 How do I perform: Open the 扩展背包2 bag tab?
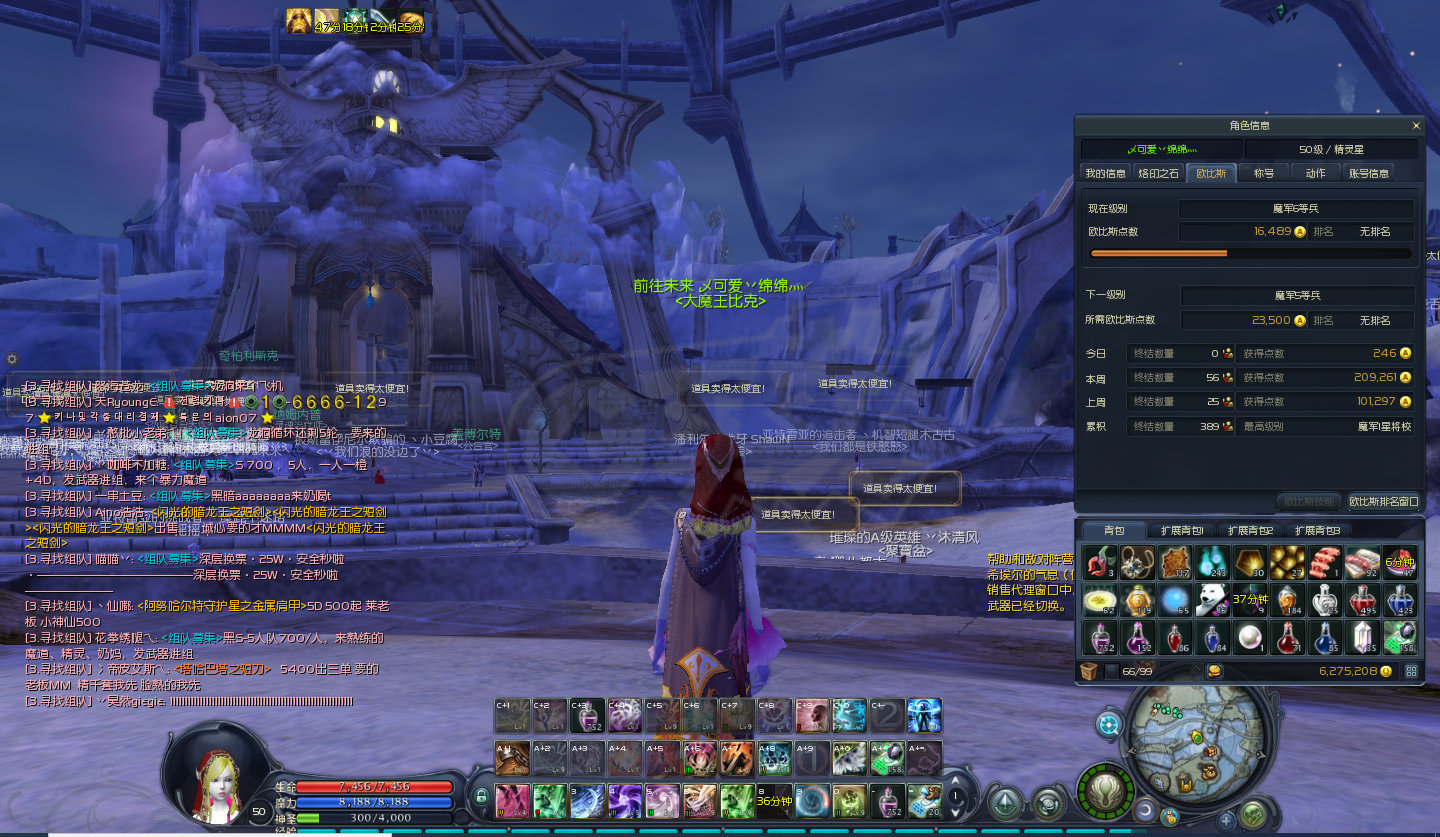(x=1250, y=530)
